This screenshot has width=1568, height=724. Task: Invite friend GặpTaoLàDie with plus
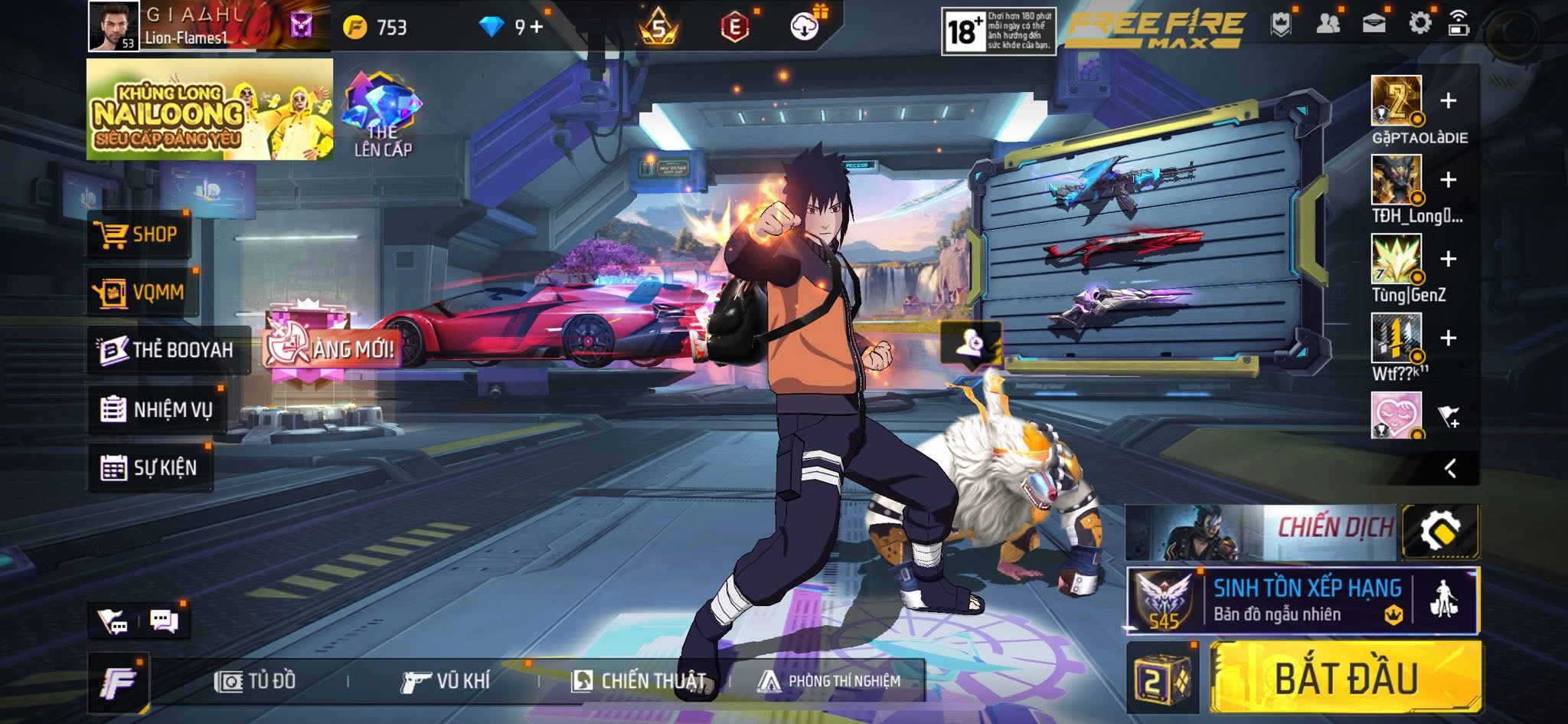point(1448,101)
